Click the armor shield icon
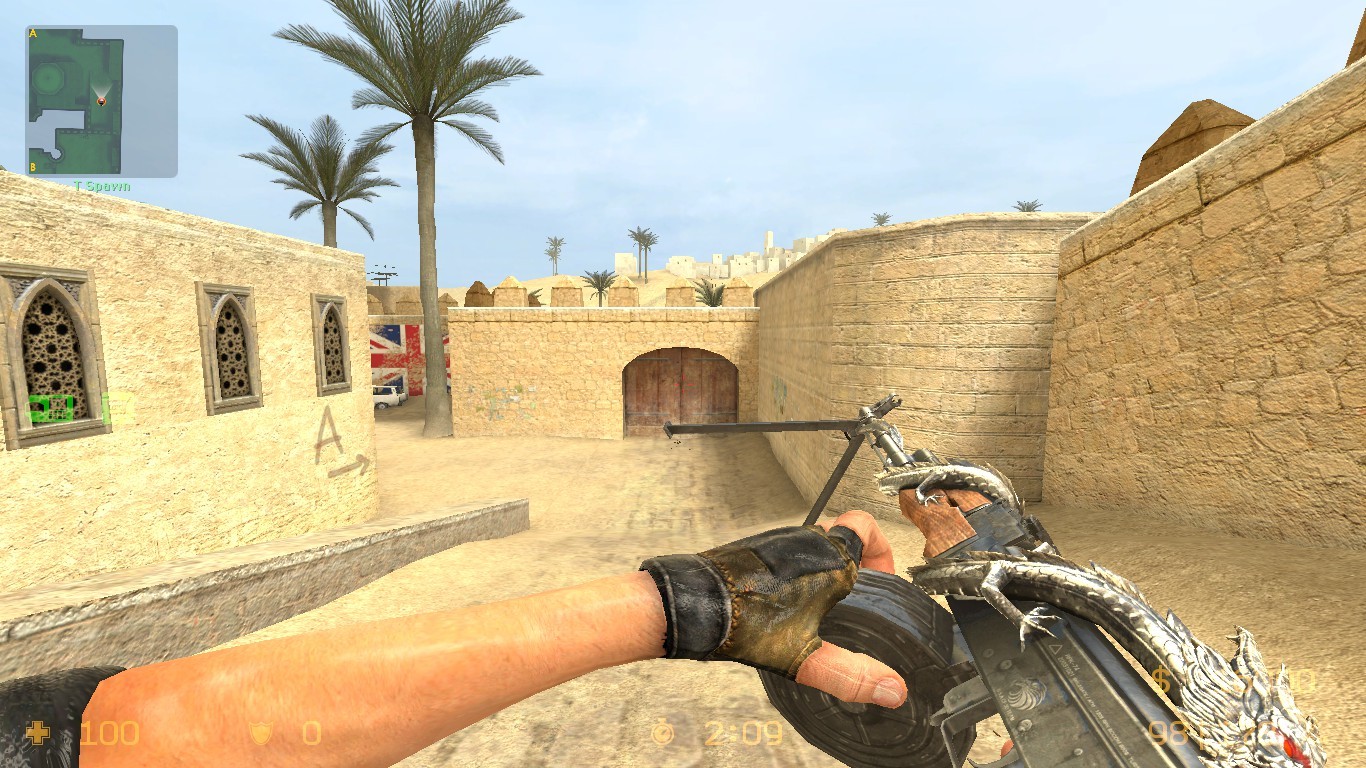This screenshot has width=1366, height=768. [261, 733]
